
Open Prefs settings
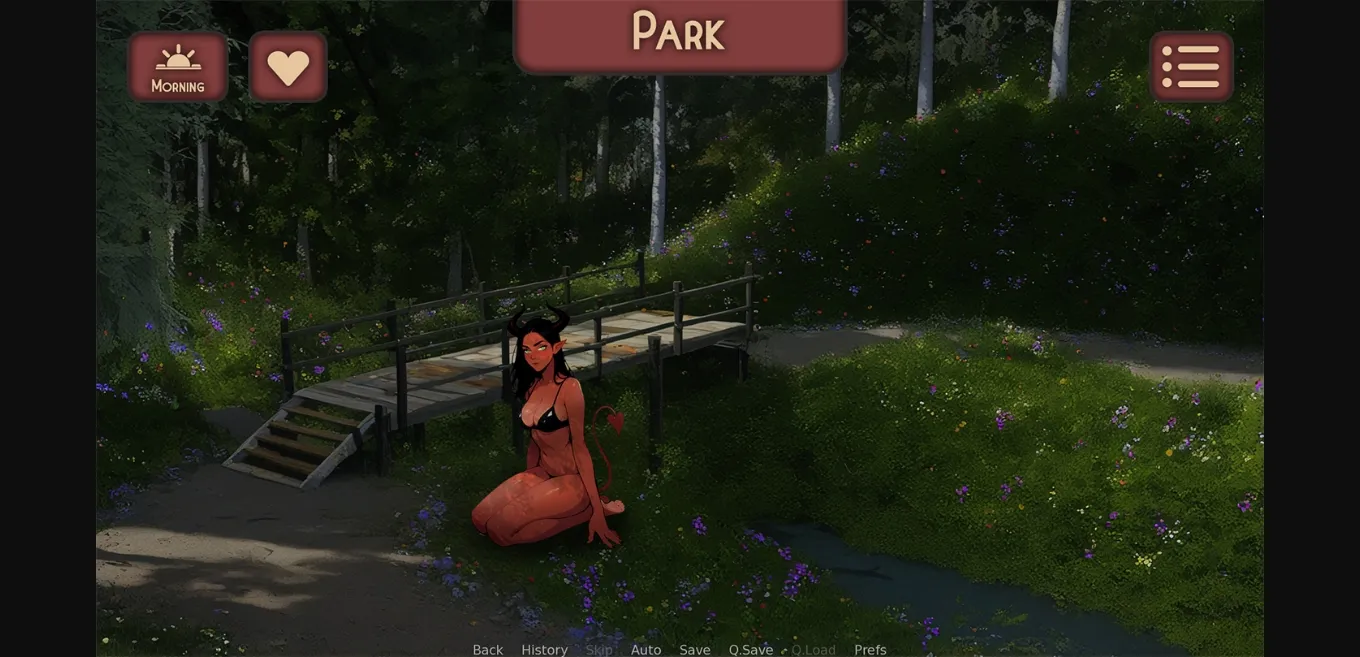[x=870, y=650]
